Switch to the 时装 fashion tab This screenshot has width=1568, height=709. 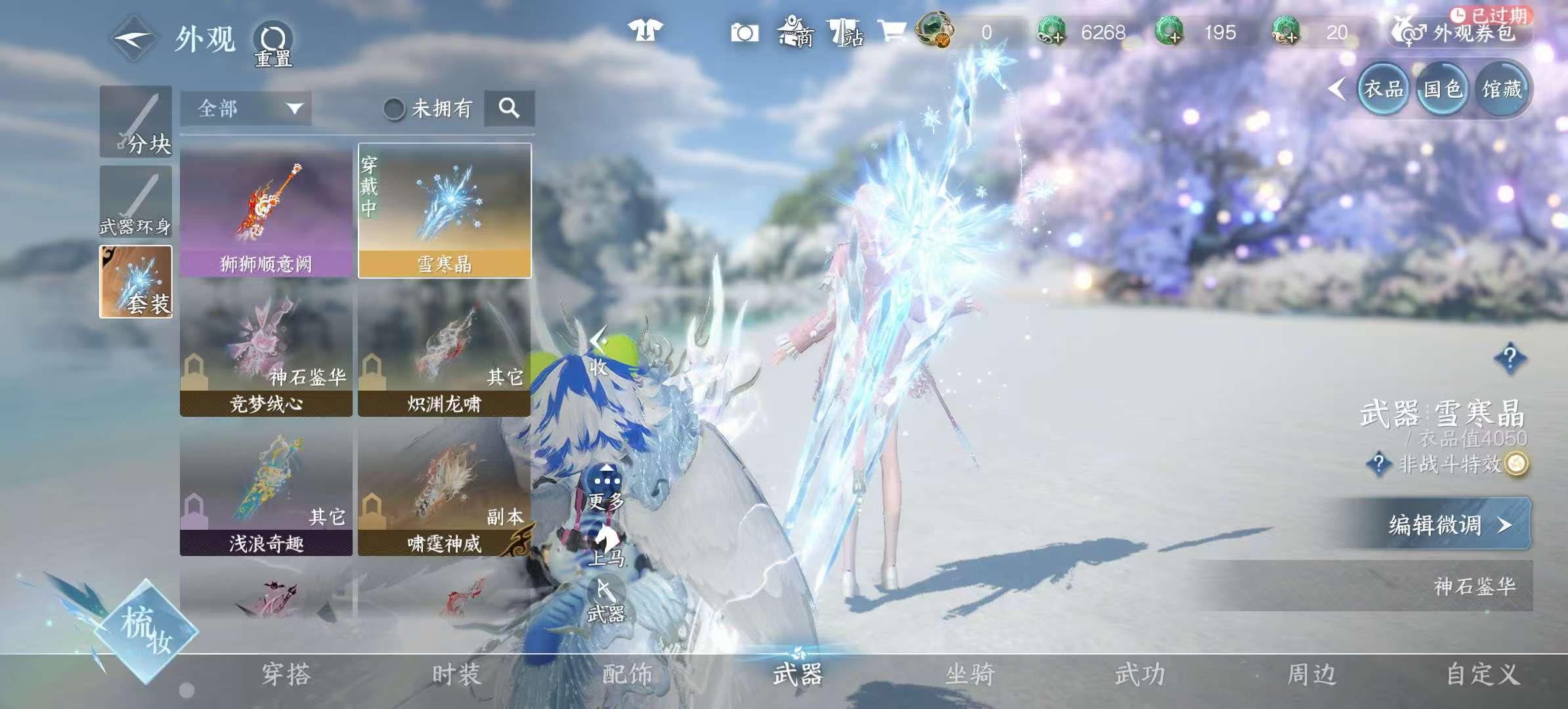pos(456,674)
